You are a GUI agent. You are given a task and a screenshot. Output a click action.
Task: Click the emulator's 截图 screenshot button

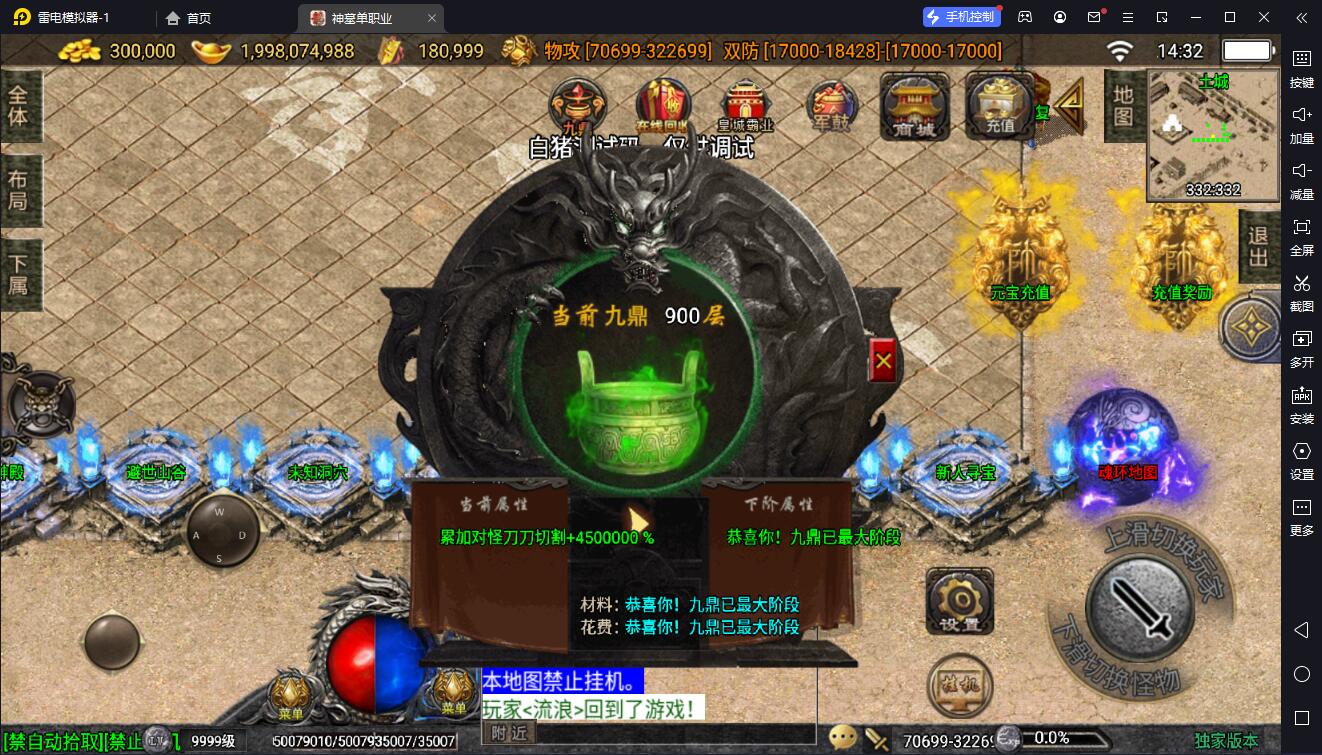(x=1301, y=291)
